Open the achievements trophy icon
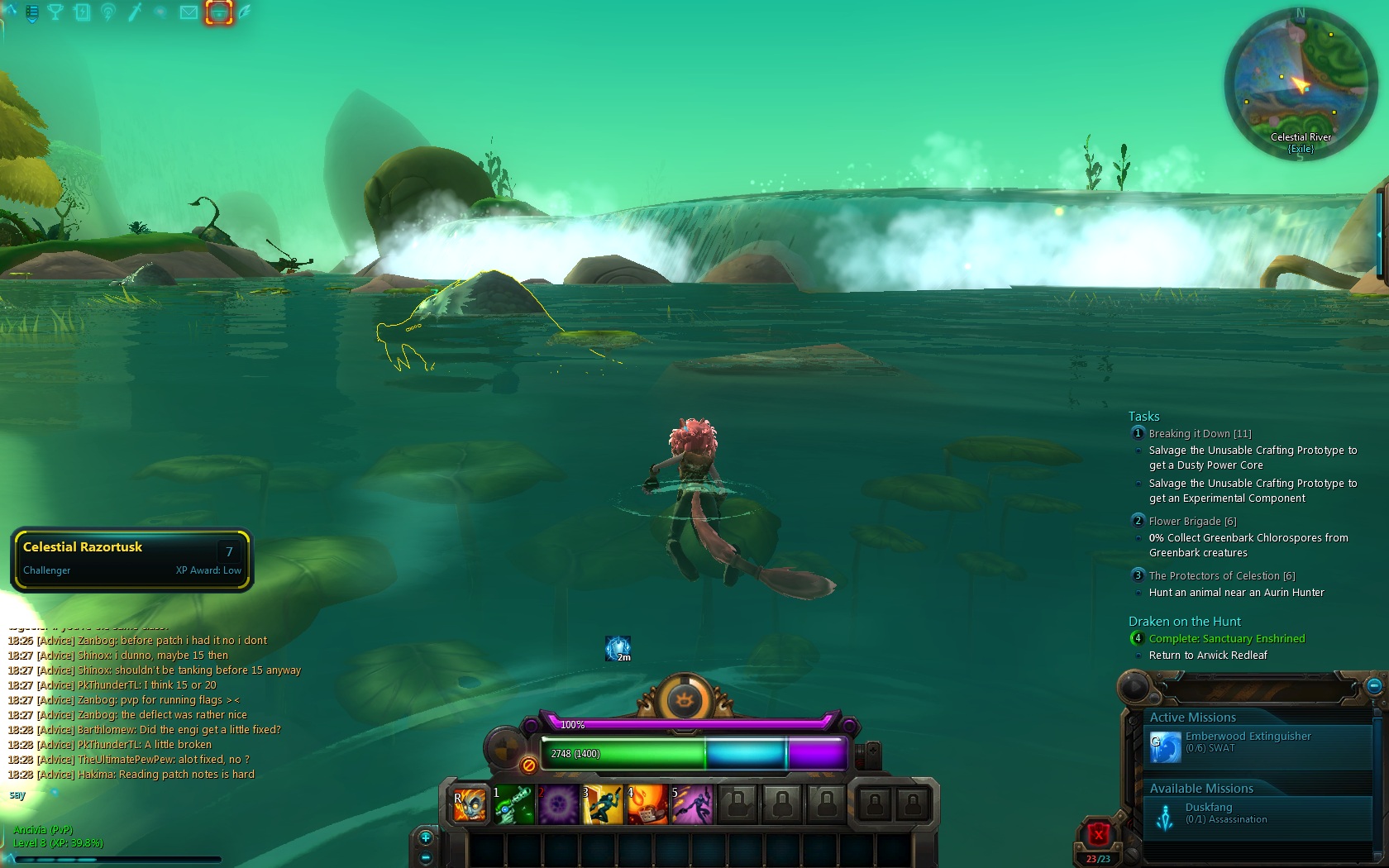This screenshot has height=868, width=1389. 56,12
